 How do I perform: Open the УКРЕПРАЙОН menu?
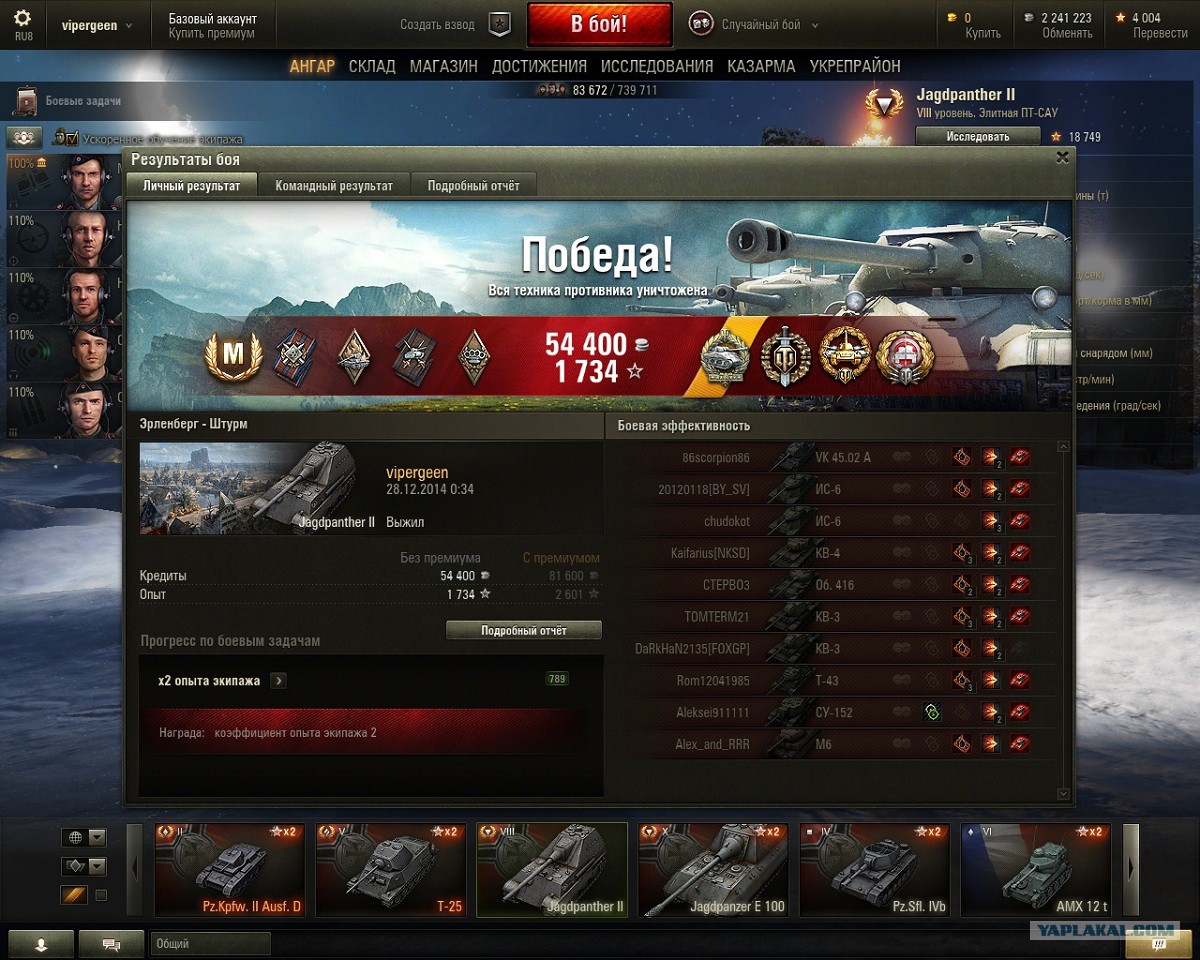pos(855,66)
